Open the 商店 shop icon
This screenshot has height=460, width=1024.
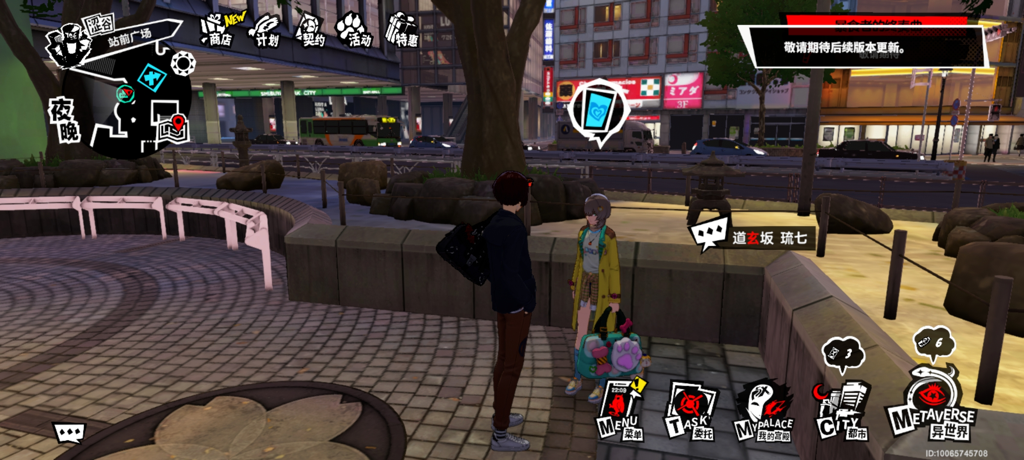click(x=216, y=30)
